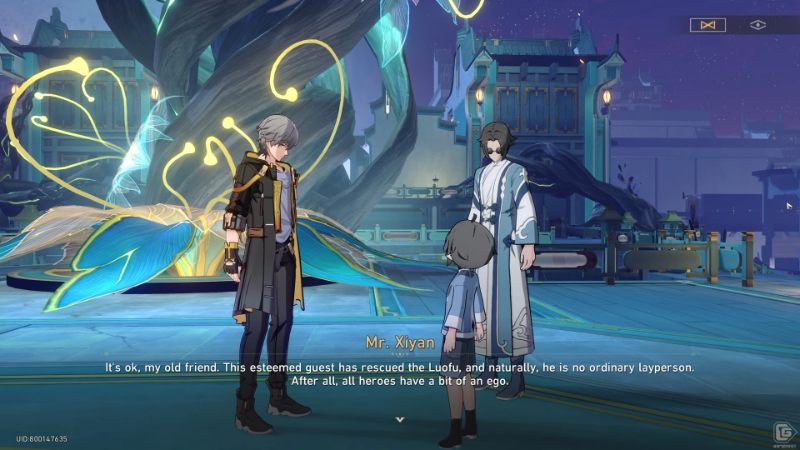Hide the dialogue interface with the eye icon
Viewport: 800px width, 450px height.
coord(758,25)
